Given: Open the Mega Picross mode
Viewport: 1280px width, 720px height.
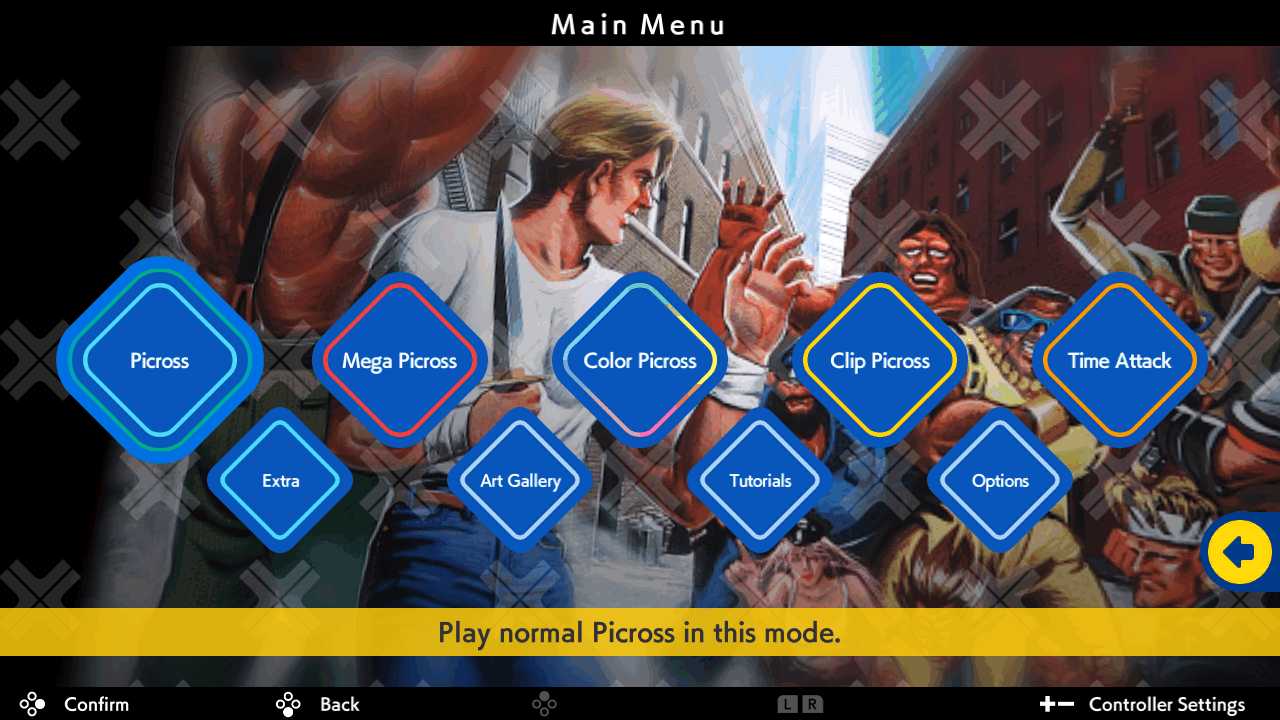Looking at the screenshot, I should pyautogui.click(x=400, y=361).
